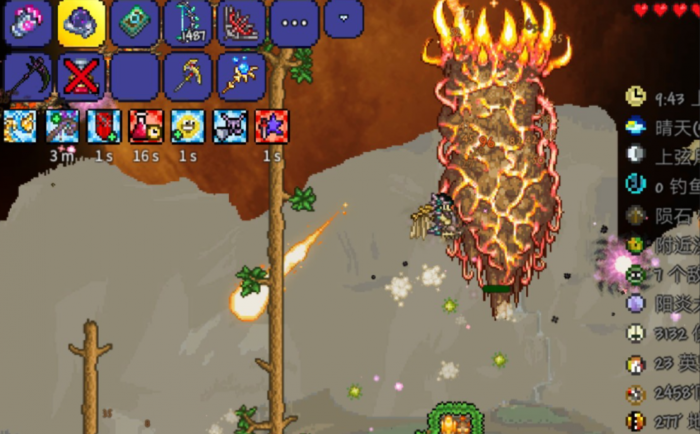This screenshot has width=700, height=434.
Task: Tap the red banner buff icon
Action: pos(104,127)
